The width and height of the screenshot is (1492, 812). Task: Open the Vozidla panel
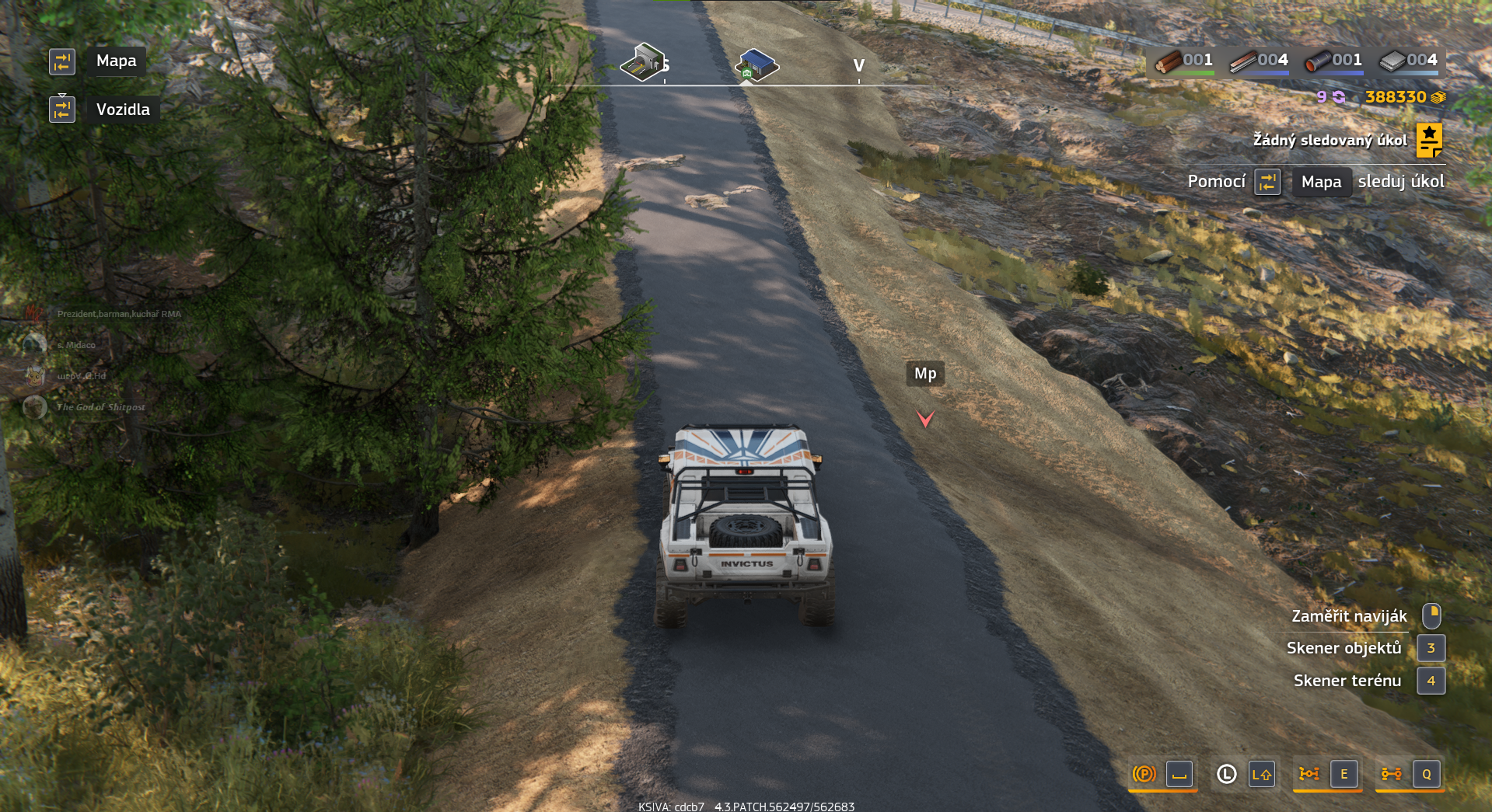point(123,109)
